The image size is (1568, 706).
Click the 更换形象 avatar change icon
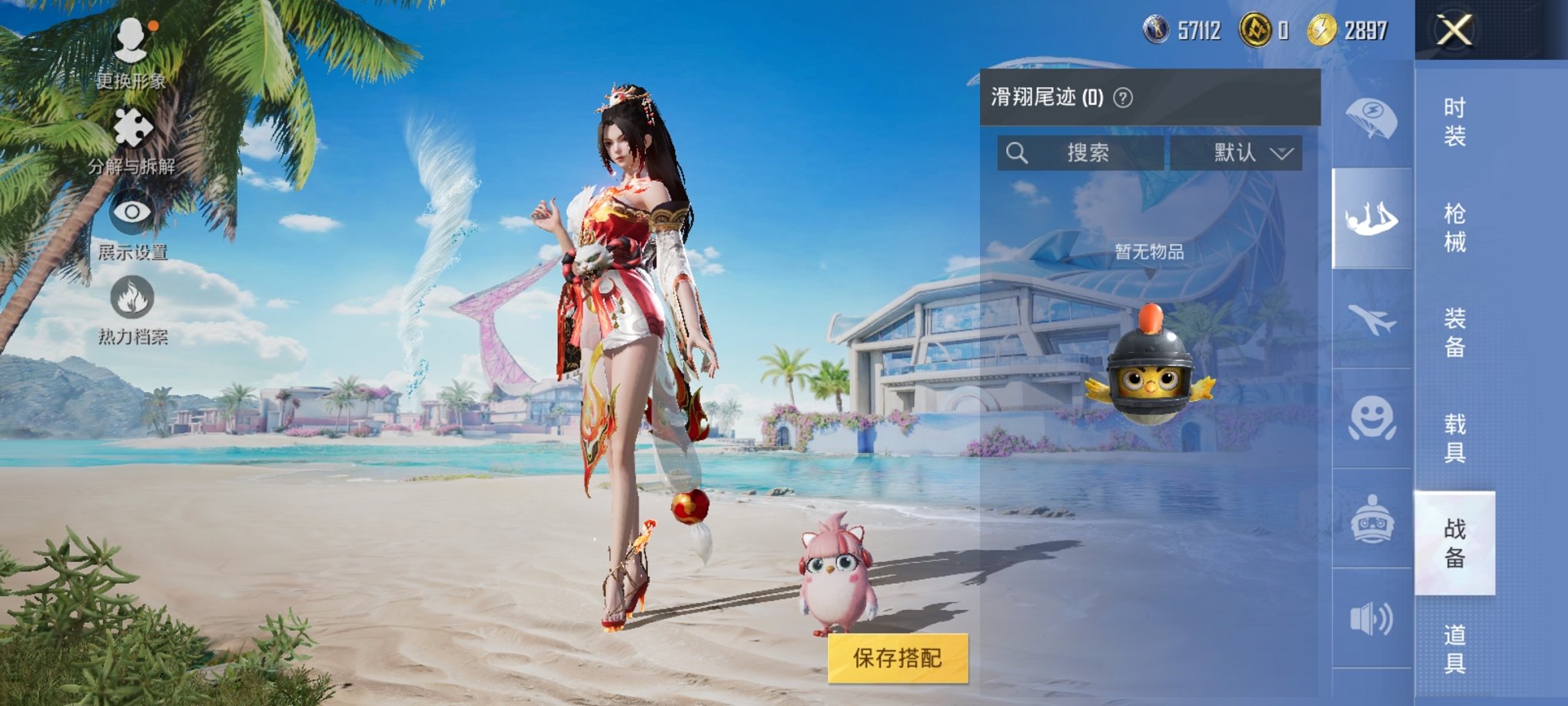pos(135,42)
